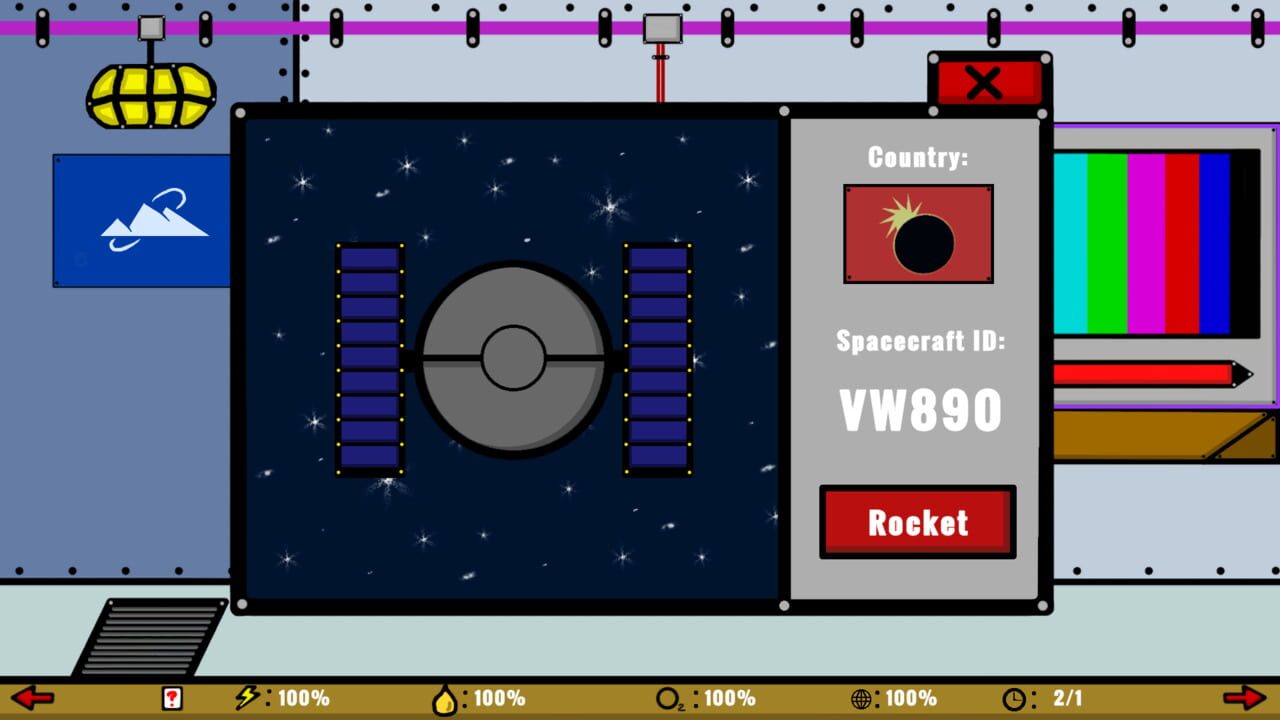1280x720 pixels.
Task: Select the satellite with solar panels
Action: 512,360
